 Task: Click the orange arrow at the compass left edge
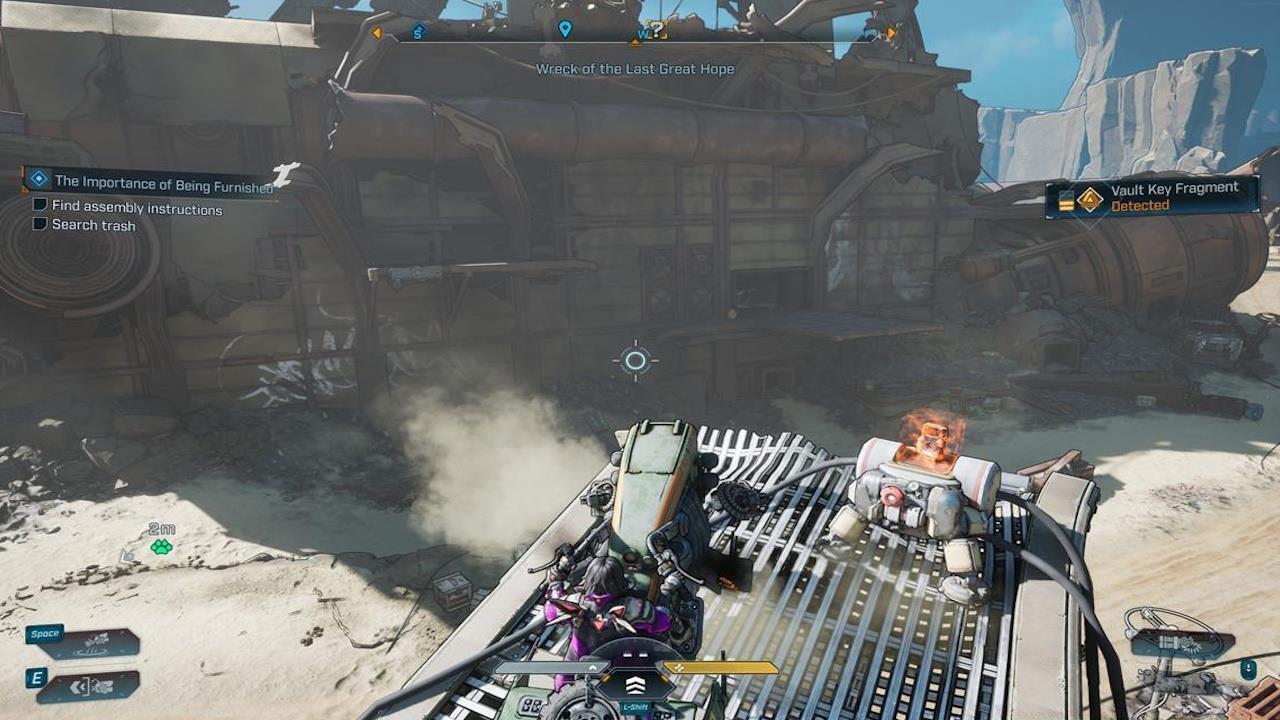coord(378,31)
